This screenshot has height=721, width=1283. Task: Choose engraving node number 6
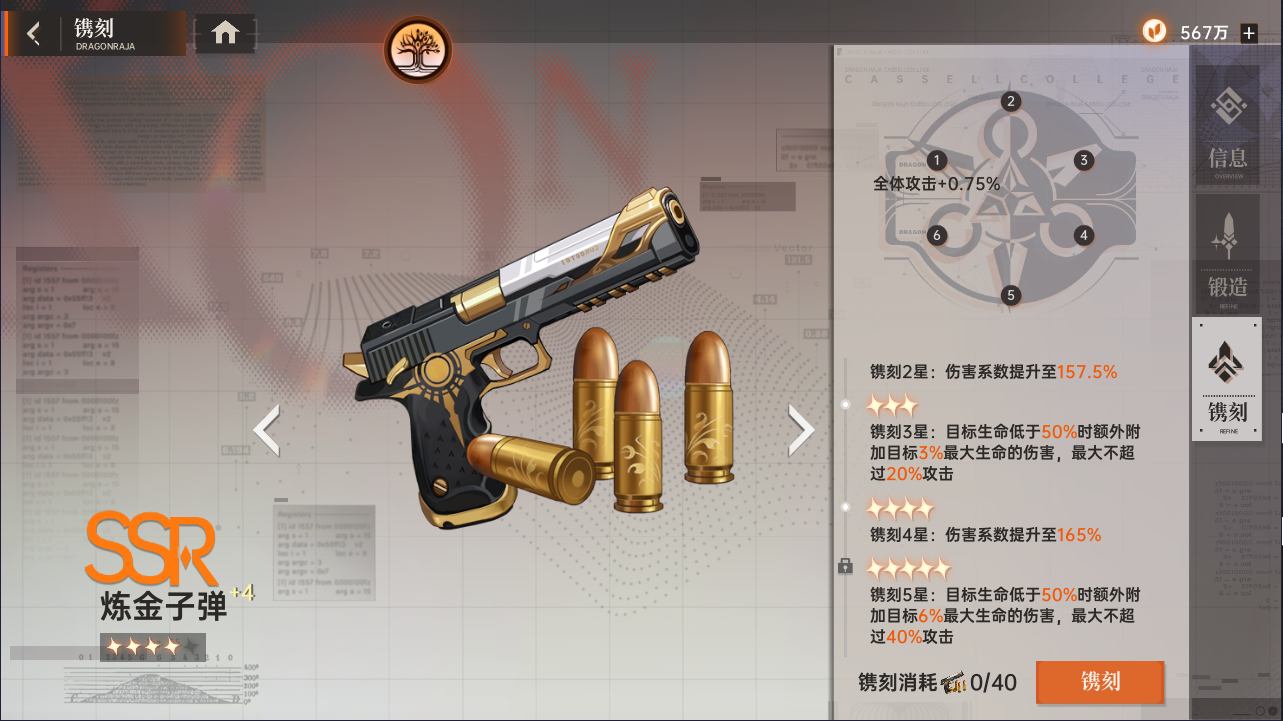937,236
